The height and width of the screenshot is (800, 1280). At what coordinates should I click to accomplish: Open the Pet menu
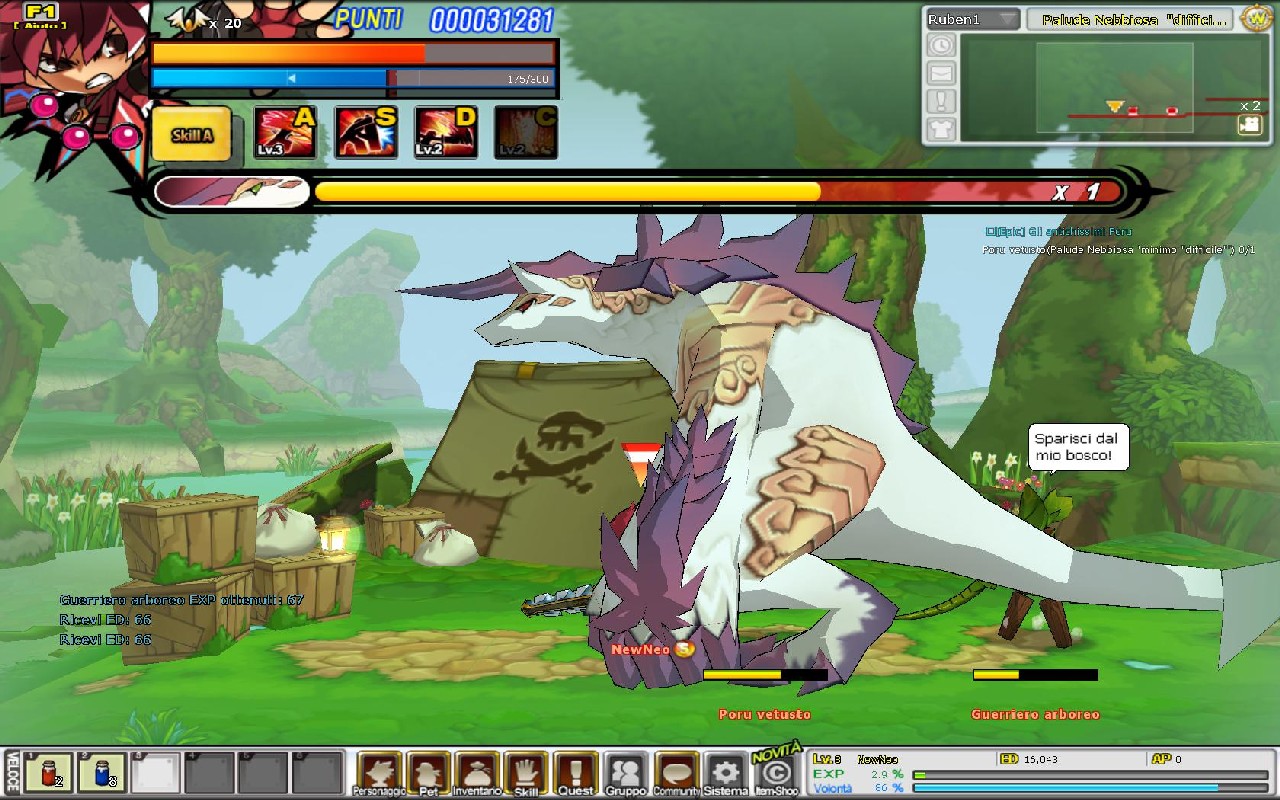point(428,773)
